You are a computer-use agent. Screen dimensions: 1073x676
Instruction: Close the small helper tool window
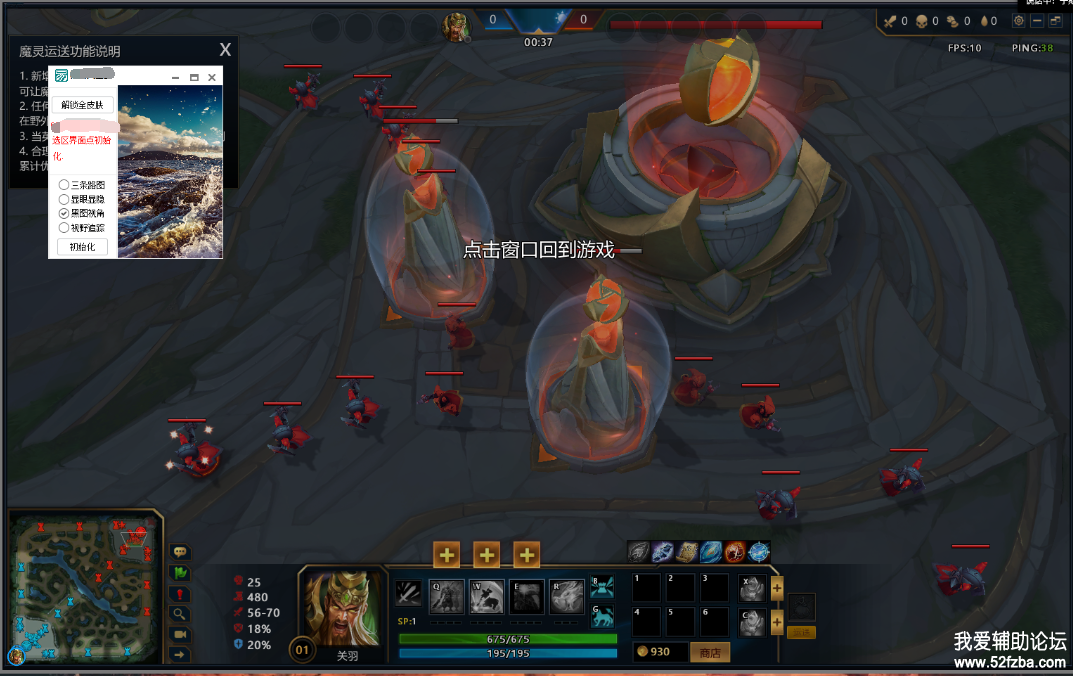click(212, 77)
